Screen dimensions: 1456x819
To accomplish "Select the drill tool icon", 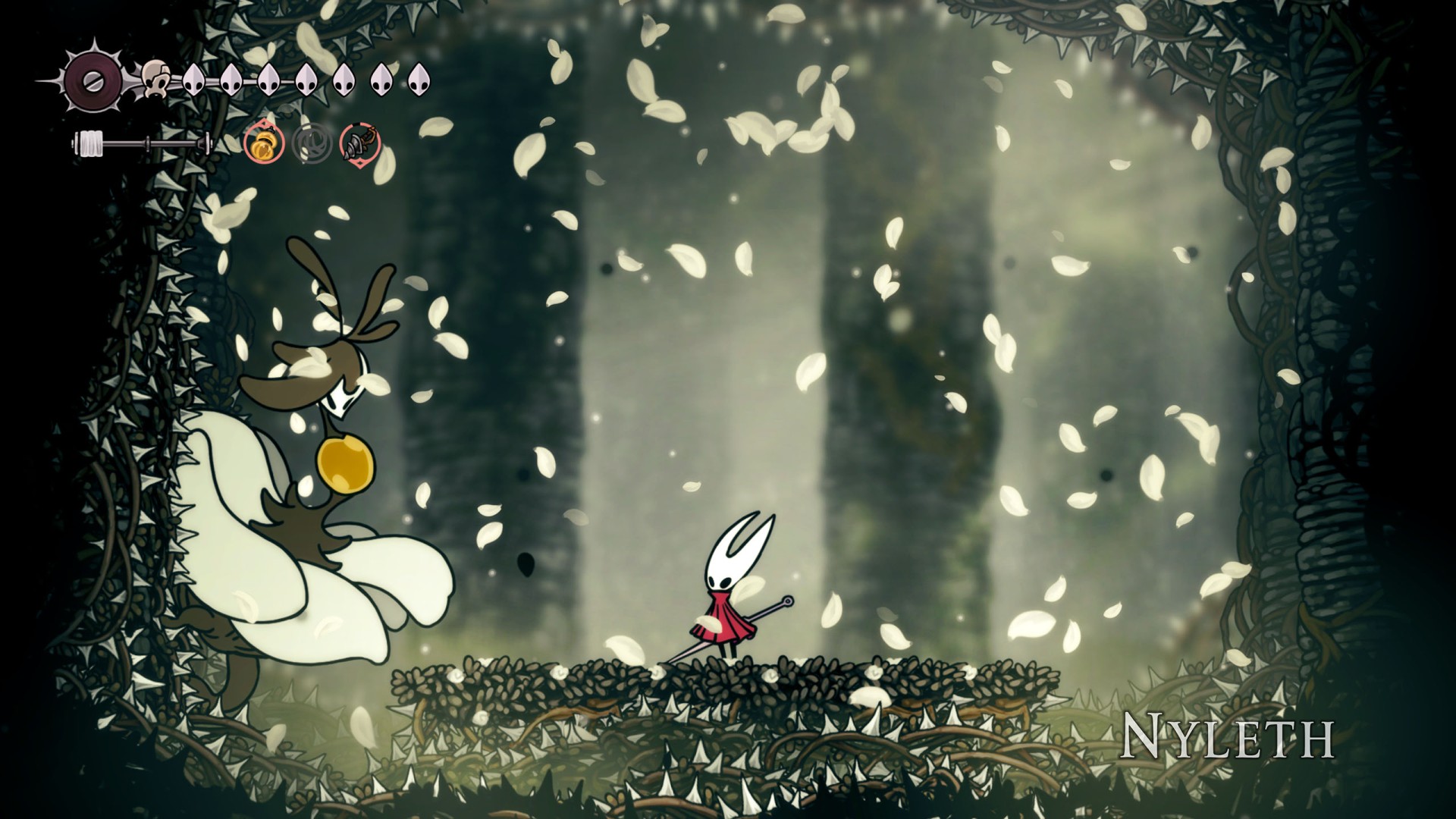I will [359, 143].
